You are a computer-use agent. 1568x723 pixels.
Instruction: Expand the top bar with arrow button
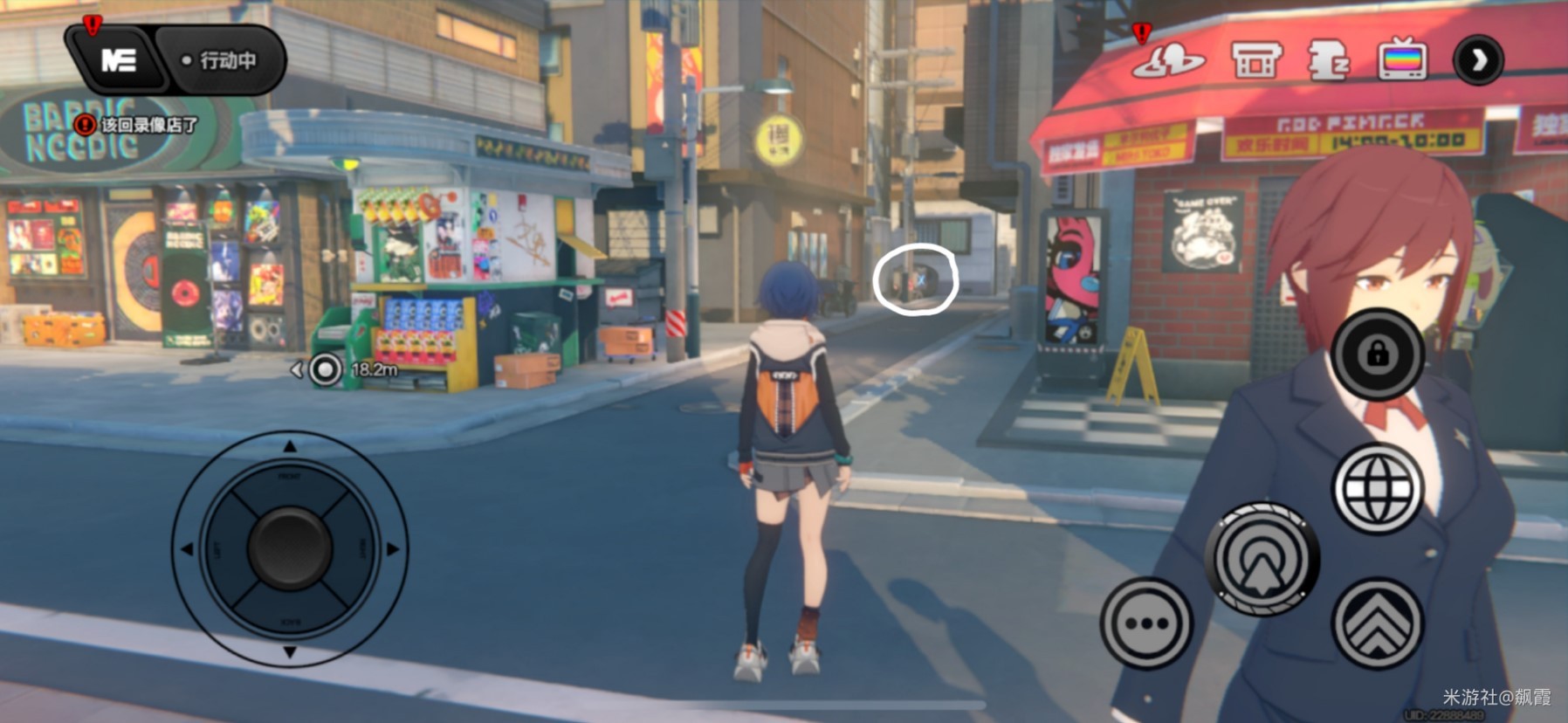[1478, 60]
